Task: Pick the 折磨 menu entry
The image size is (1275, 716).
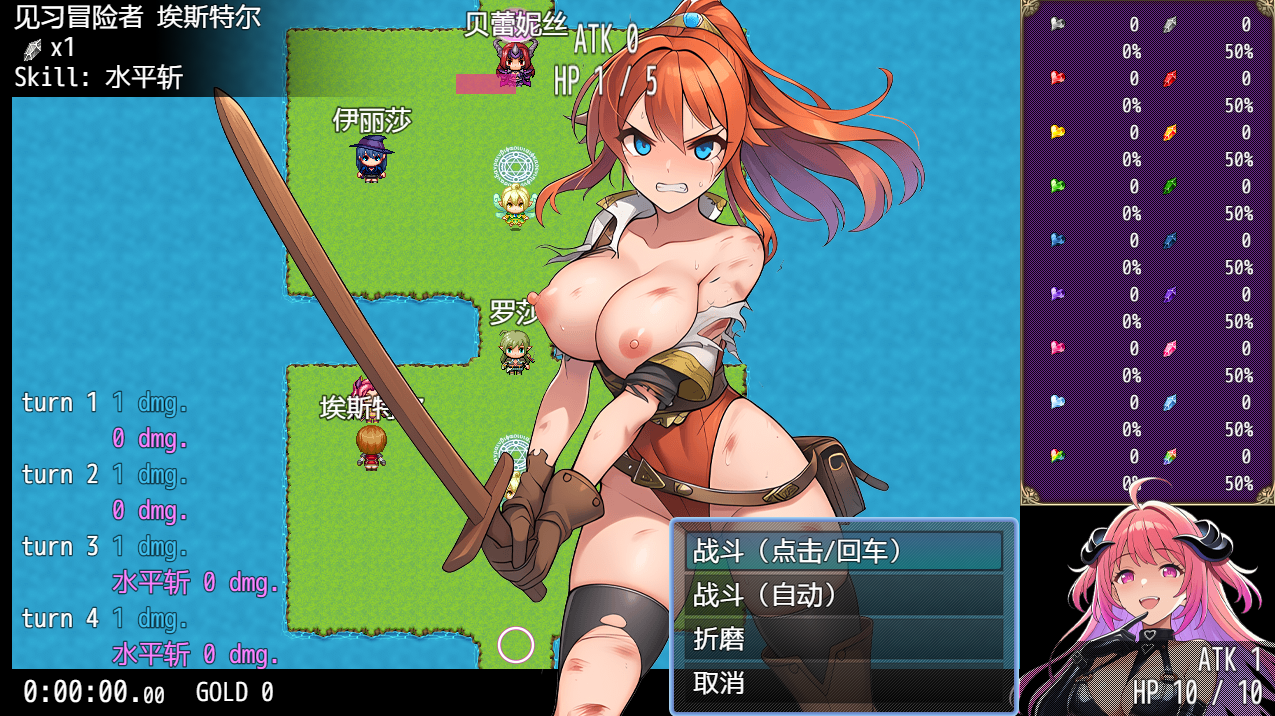Action: pyautogui.click(x=843, y=639)
